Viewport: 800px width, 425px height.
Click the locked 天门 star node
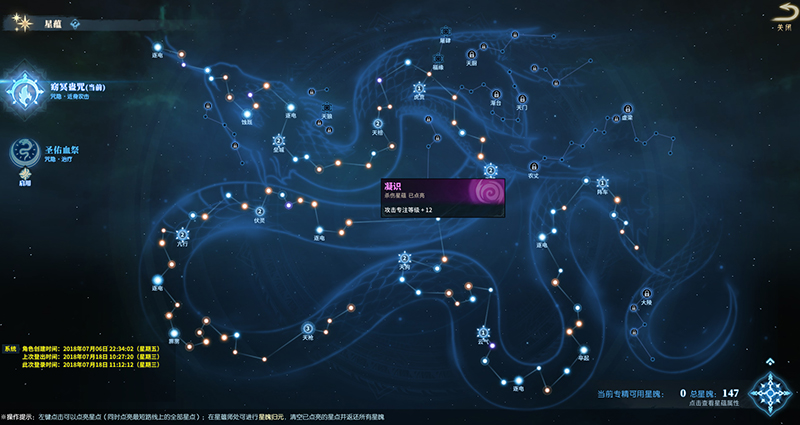click(523, 99)
